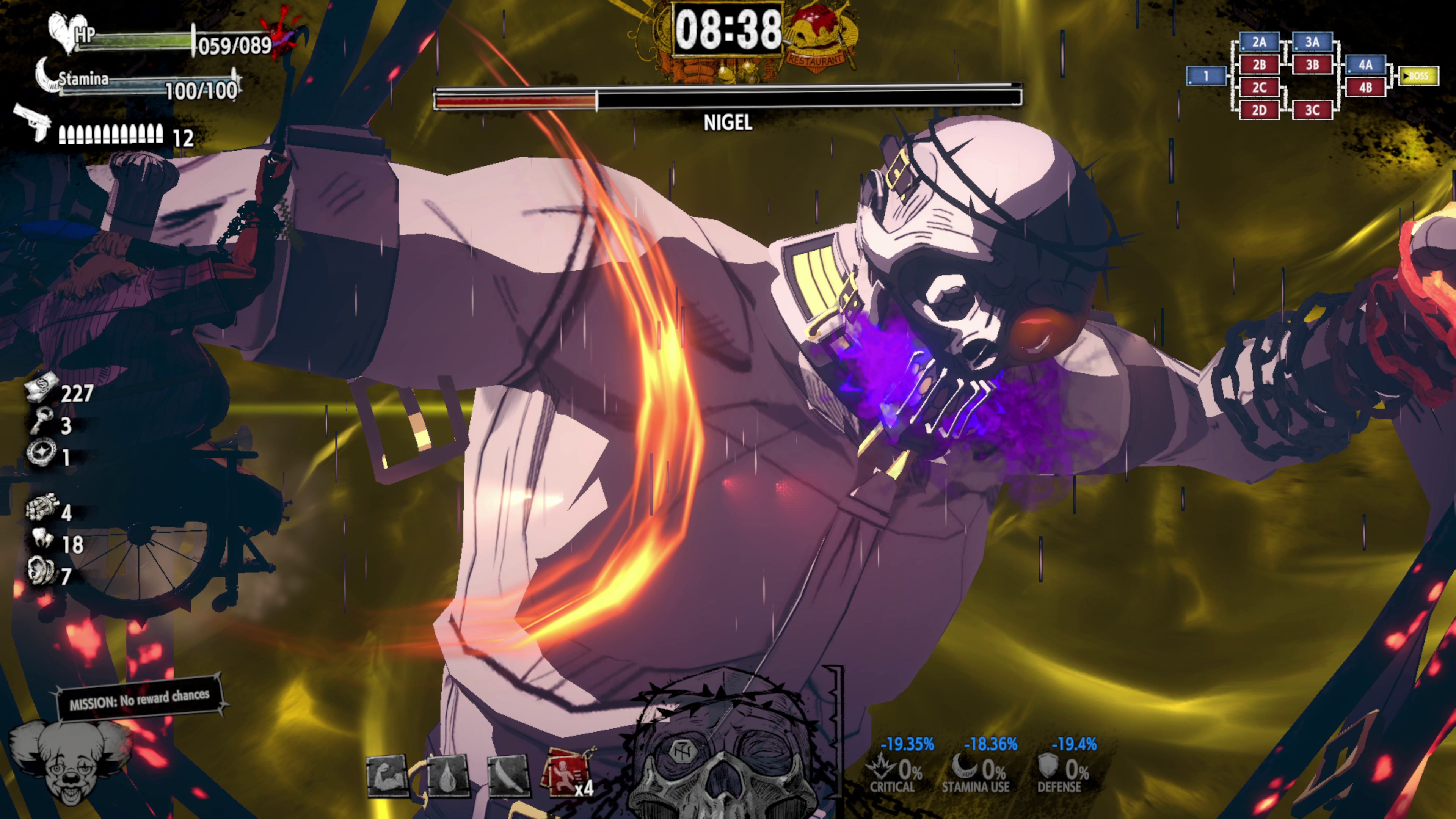Select the yellow BOSS node
The width and height of the screenshot is (1456, 819).
pos(1419,76)
